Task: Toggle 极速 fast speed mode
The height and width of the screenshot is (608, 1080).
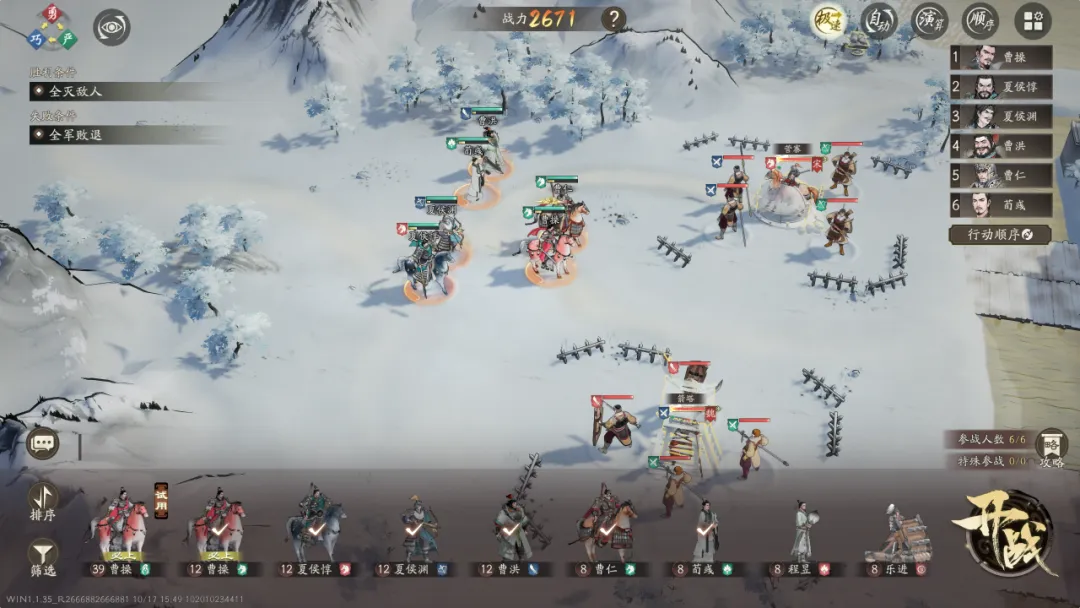Action: [x=828, y=21]
